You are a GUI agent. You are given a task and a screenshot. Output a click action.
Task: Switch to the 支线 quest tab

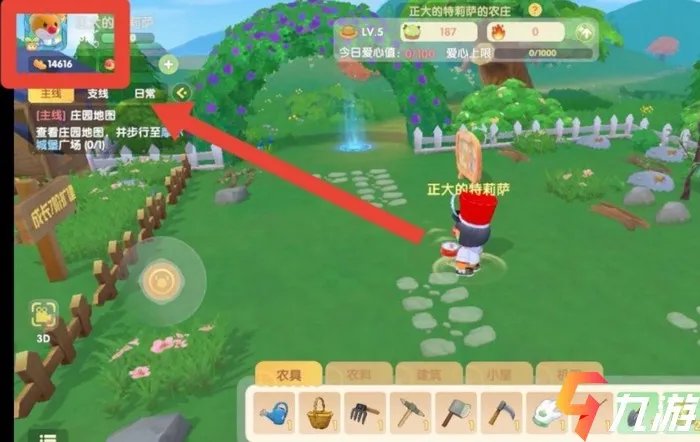(x=98, y=93)
